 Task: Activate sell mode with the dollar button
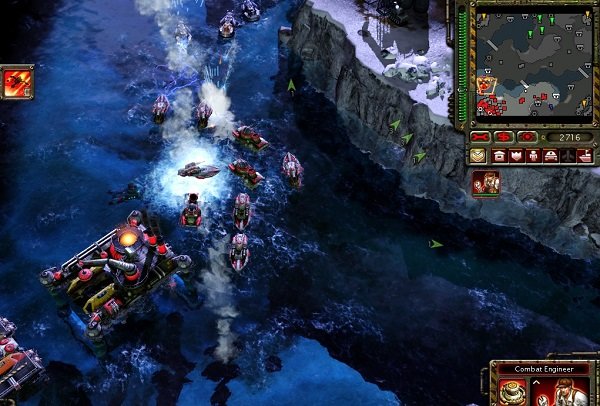click(x=503, y=137)
